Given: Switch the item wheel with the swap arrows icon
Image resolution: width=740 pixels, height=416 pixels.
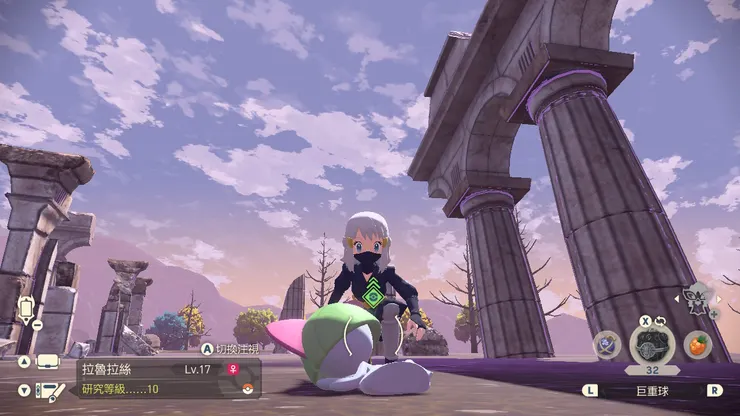Looking at the screenshot, I should click(x=660, y=322).
